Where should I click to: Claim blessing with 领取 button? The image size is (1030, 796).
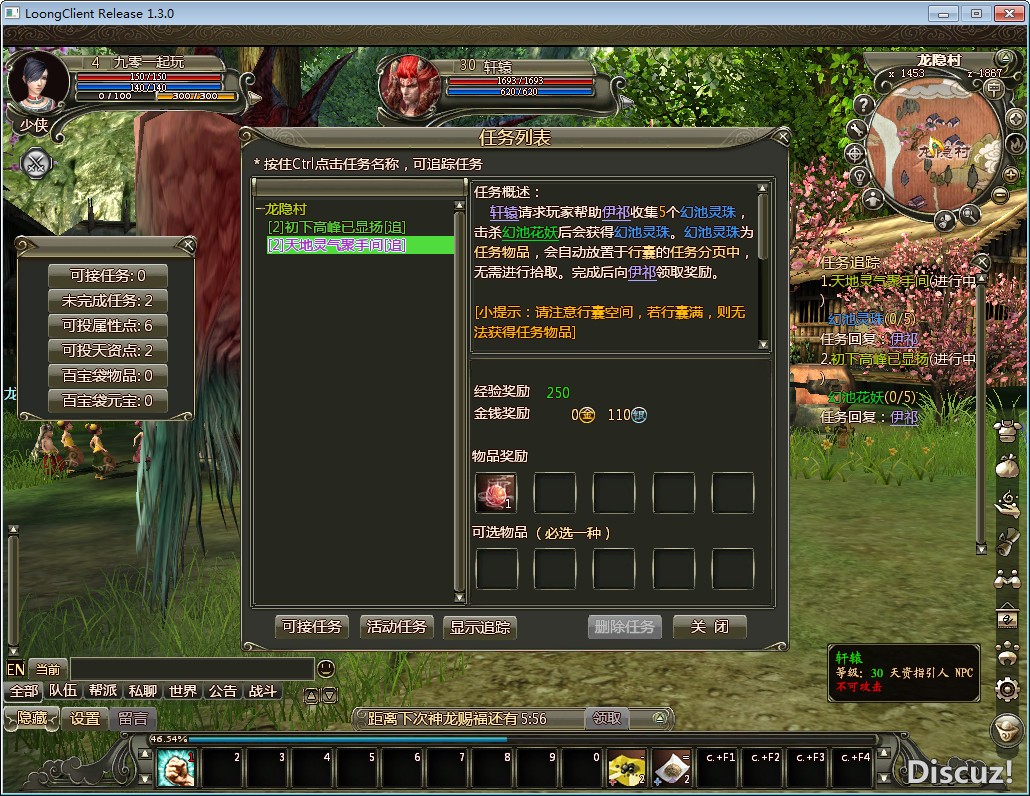(607, 718)
